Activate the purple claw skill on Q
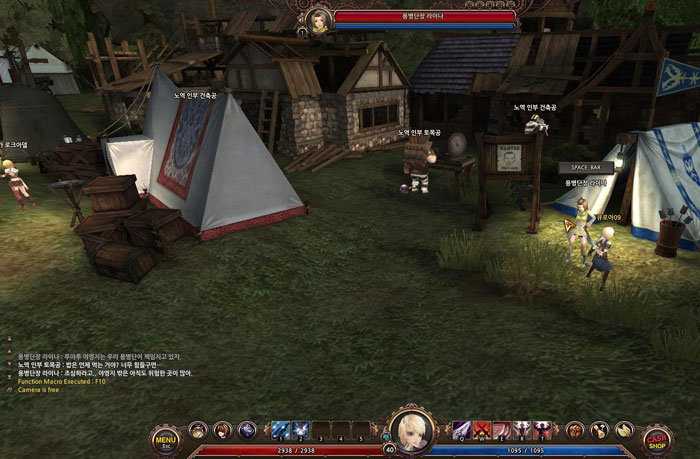Image resolution: width=700 pixels, height=459 pixels. pyautogui.click(x=461, y=430)
